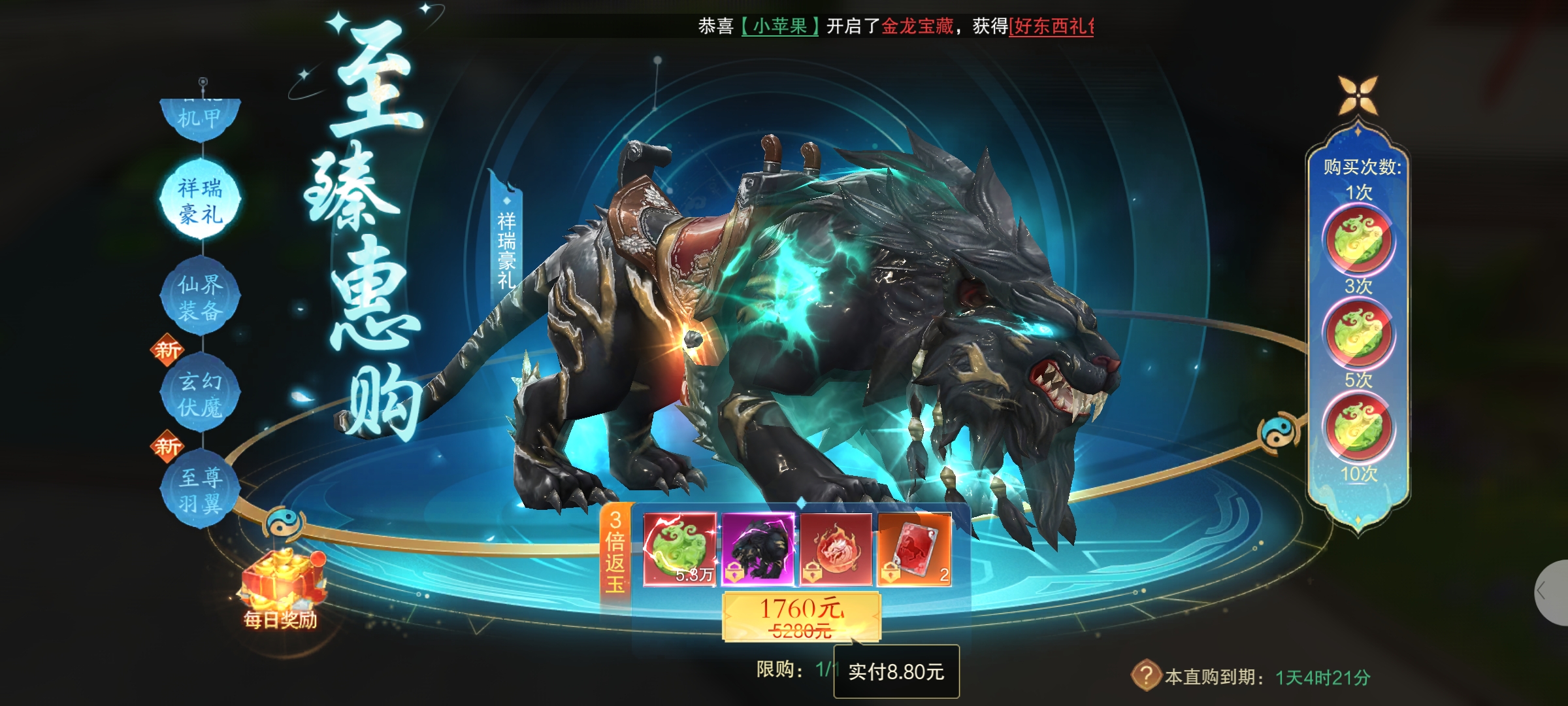Claim the 1次 purchase reward

pyautogui.click(x=1358, y=241)
